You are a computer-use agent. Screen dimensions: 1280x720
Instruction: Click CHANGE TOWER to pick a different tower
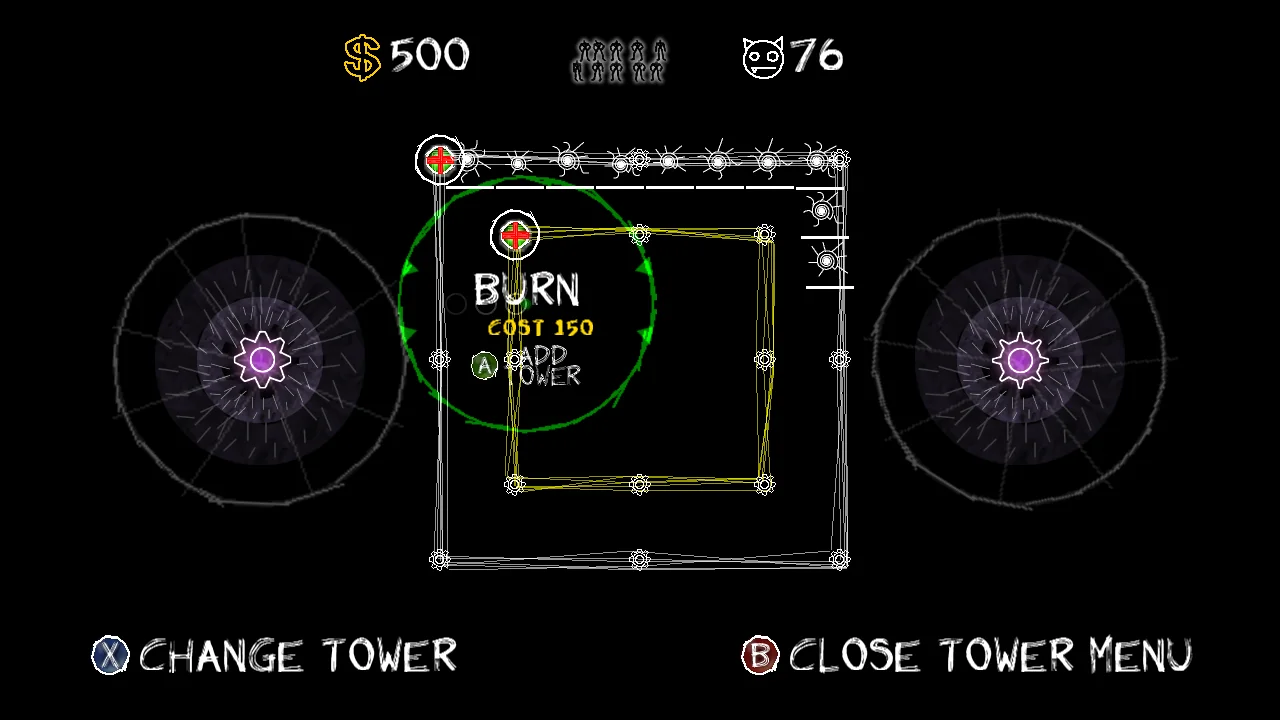tap(297, 656)
